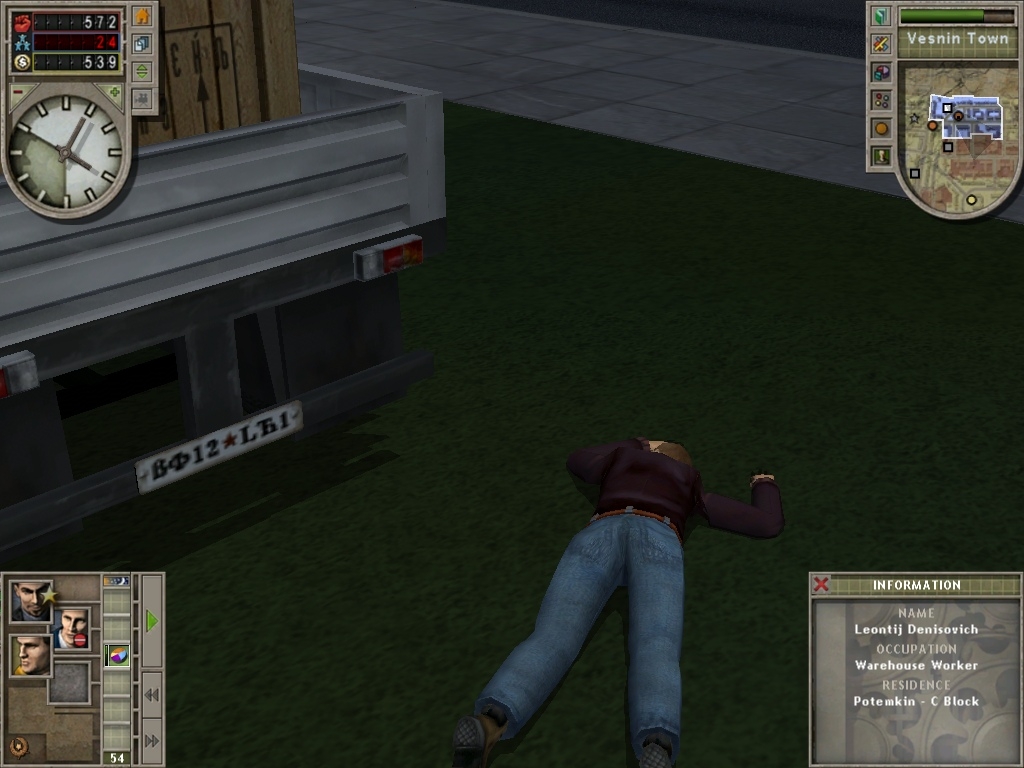The height and width of the screenshot is (768, 1024).
Task: Select the gangster portrait with gold star
Action: (31, 602)
